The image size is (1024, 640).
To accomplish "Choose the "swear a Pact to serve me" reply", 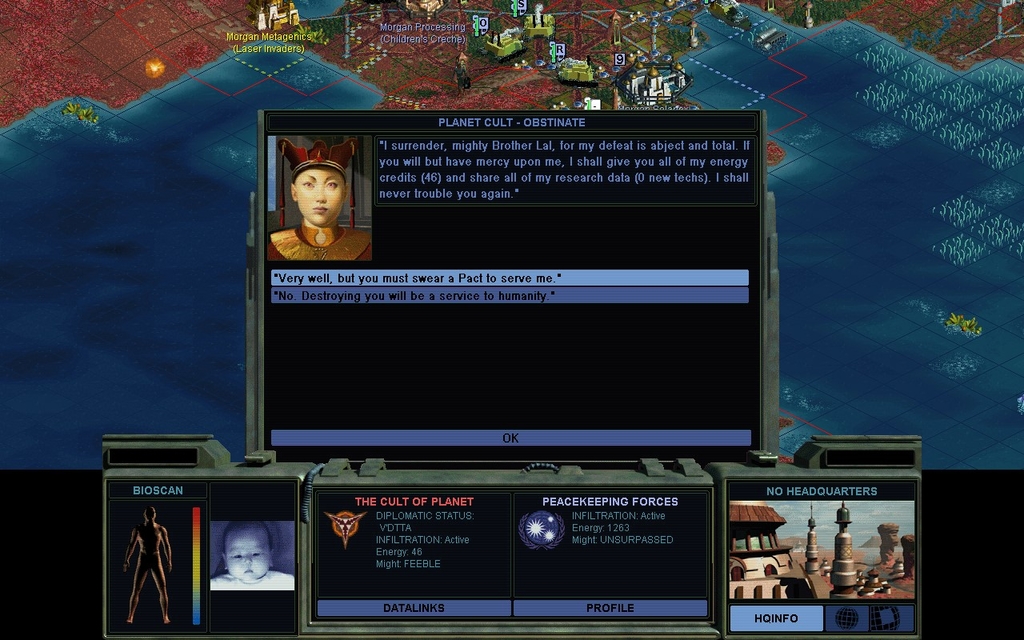I will pyautogui.click(x=509, y=277).
